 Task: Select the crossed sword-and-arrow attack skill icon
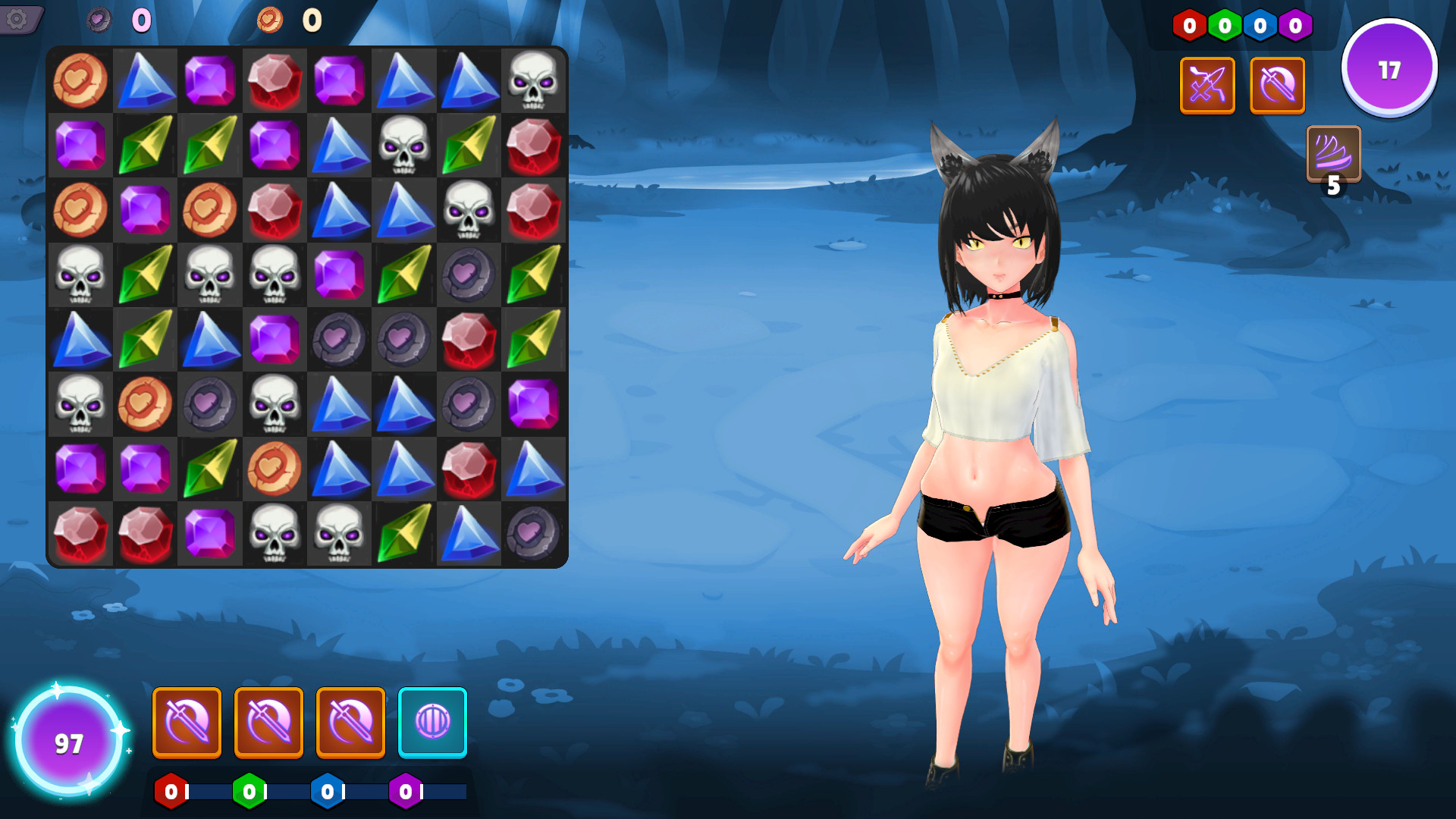(1207, 85)
